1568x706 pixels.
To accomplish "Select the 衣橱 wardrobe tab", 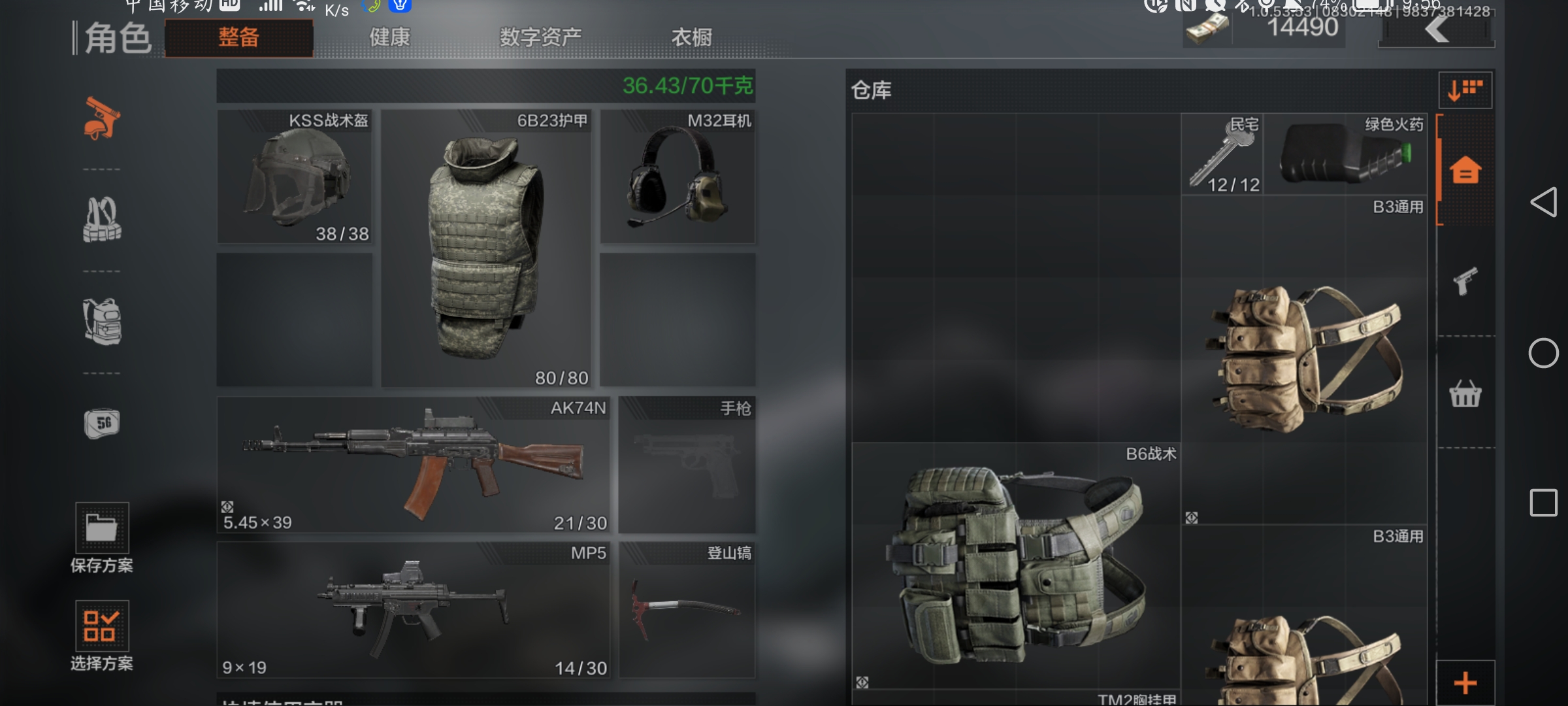I will tap(691, 37).
